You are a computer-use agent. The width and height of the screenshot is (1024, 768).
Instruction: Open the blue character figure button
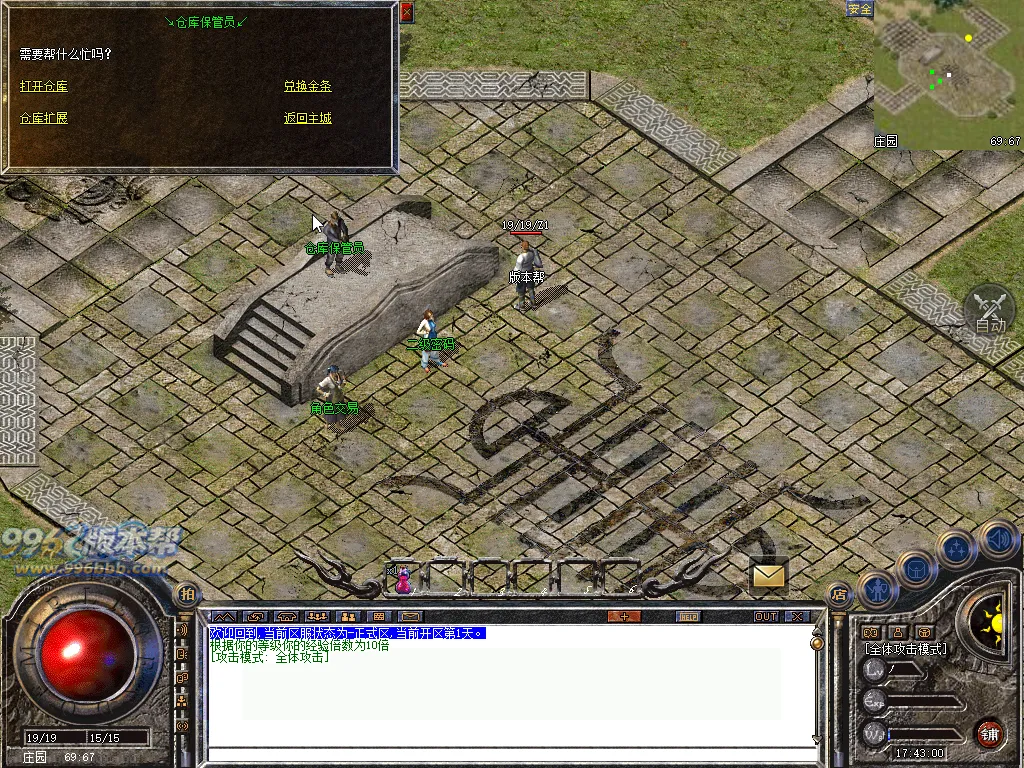tap(877, 590)
